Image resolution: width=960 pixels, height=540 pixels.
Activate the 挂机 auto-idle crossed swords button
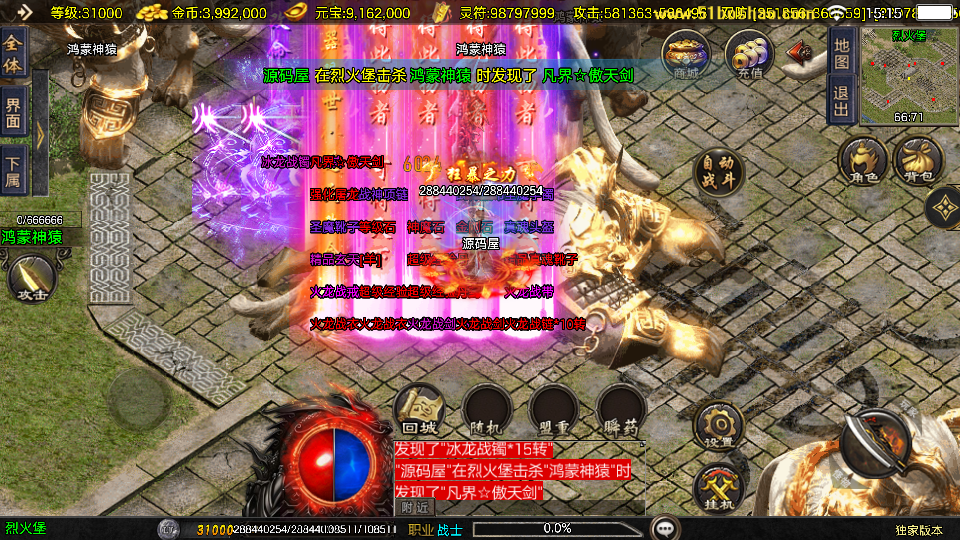point(718,490)
